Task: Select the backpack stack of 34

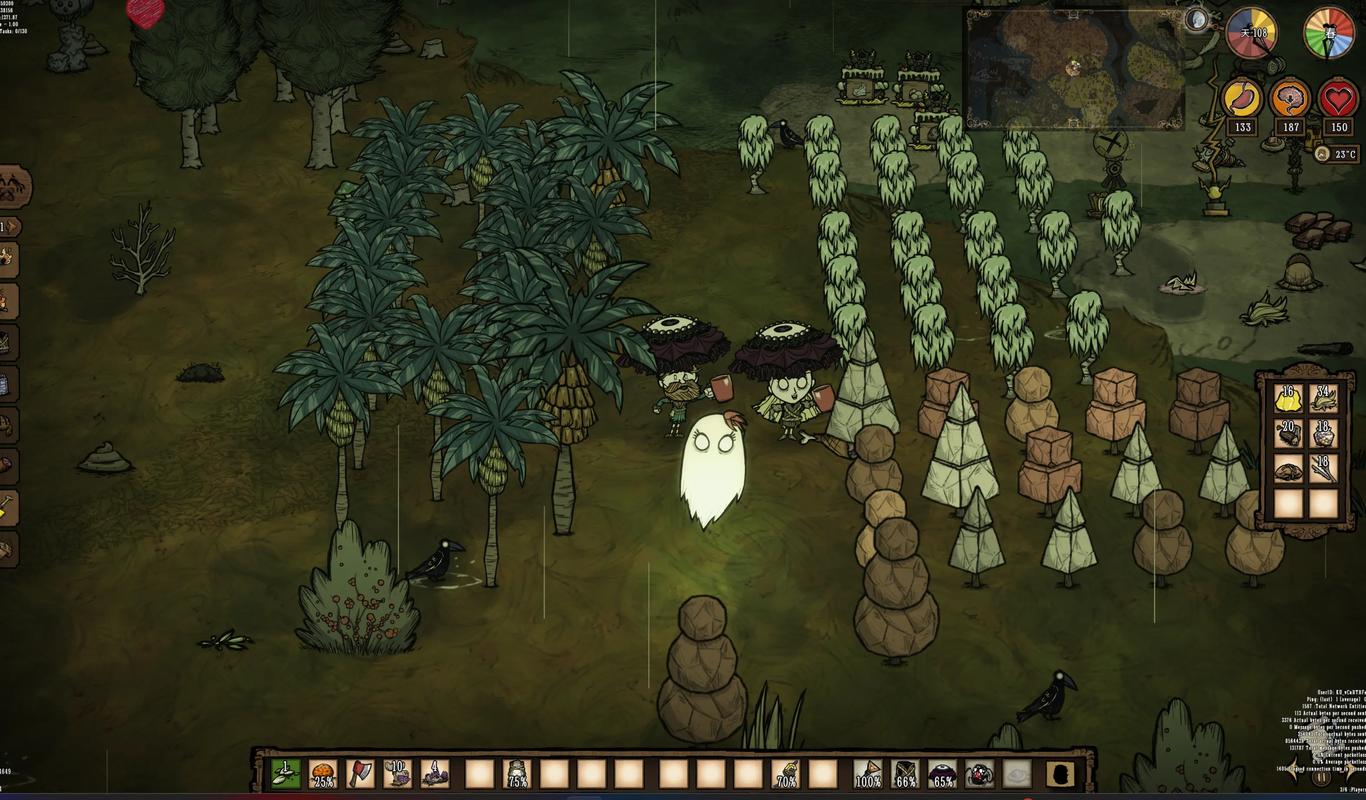Action: (x=1324, y=398)
